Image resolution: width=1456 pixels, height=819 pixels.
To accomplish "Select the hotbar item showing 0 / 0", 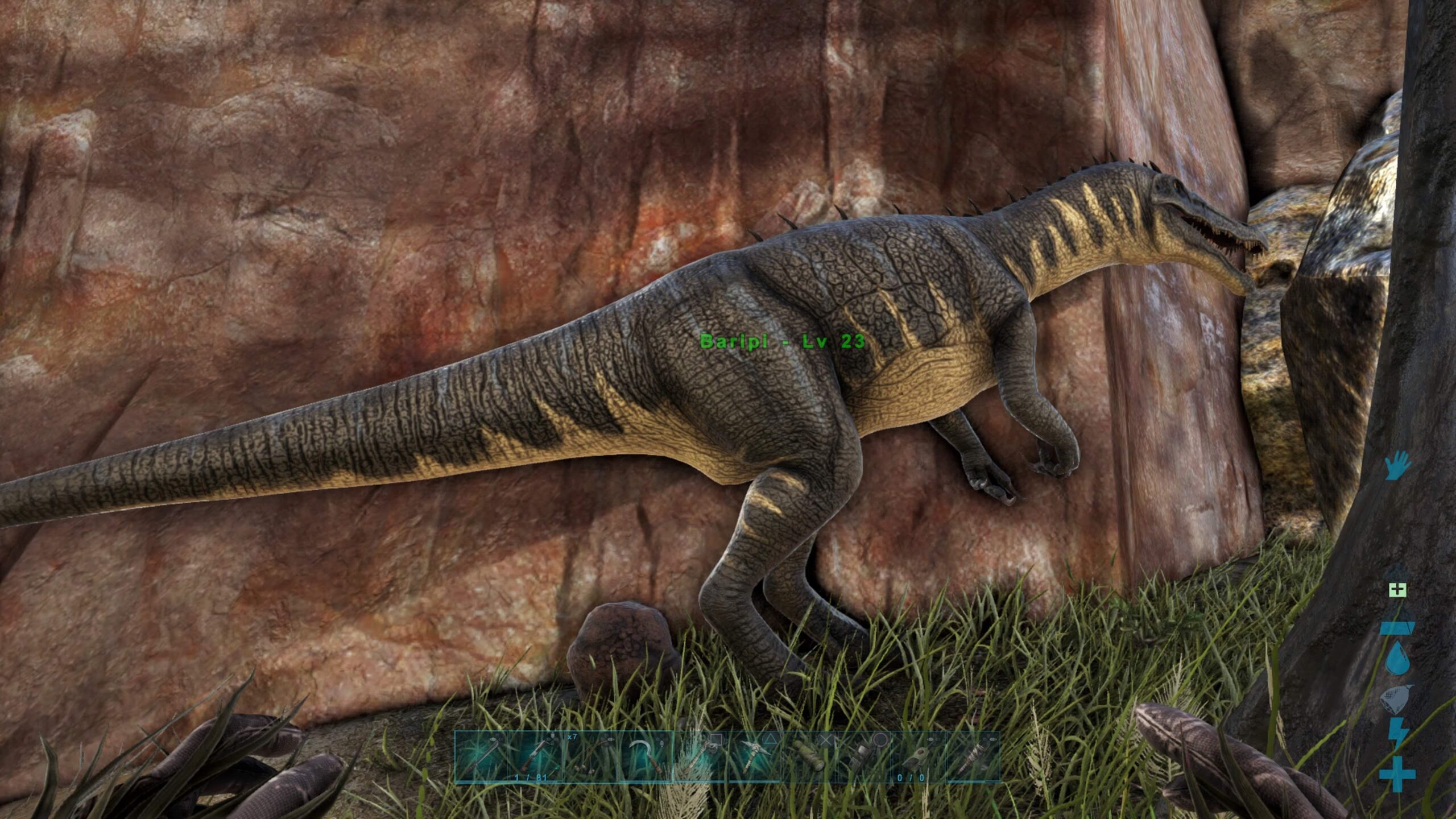I will coord(918,756).
